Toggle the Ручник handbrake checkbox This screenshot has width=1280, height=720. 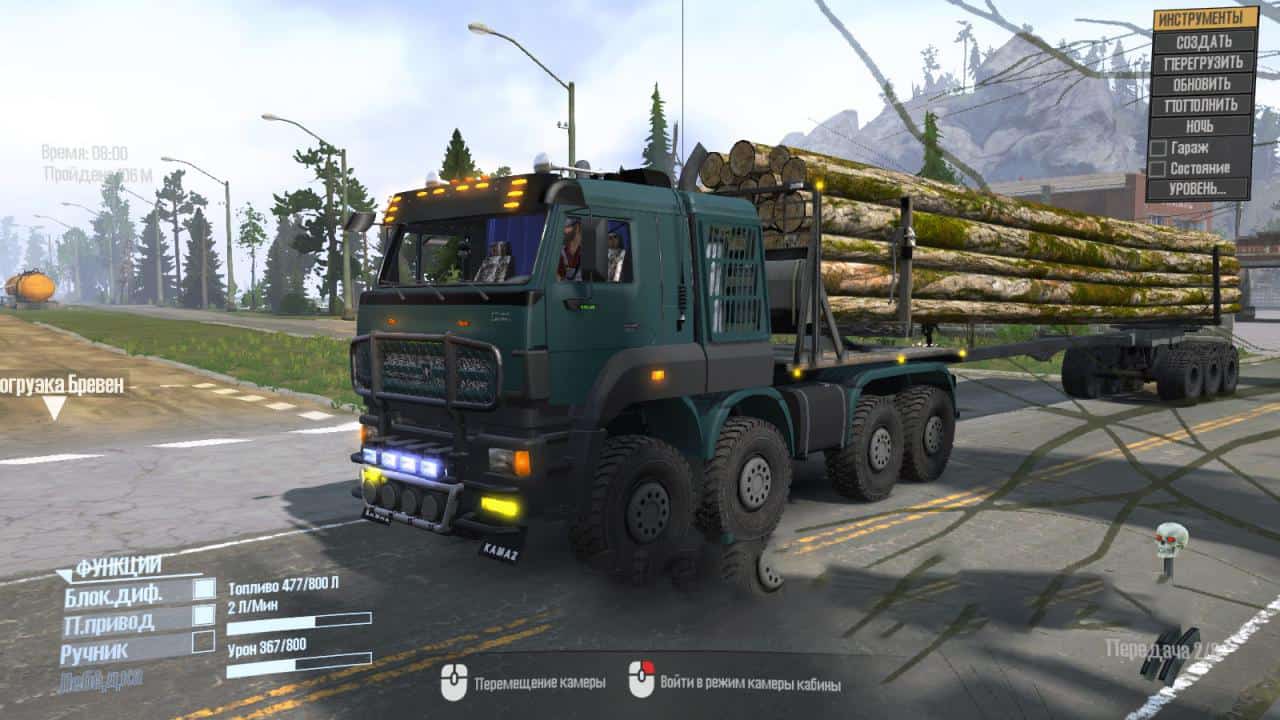(204, 641)
